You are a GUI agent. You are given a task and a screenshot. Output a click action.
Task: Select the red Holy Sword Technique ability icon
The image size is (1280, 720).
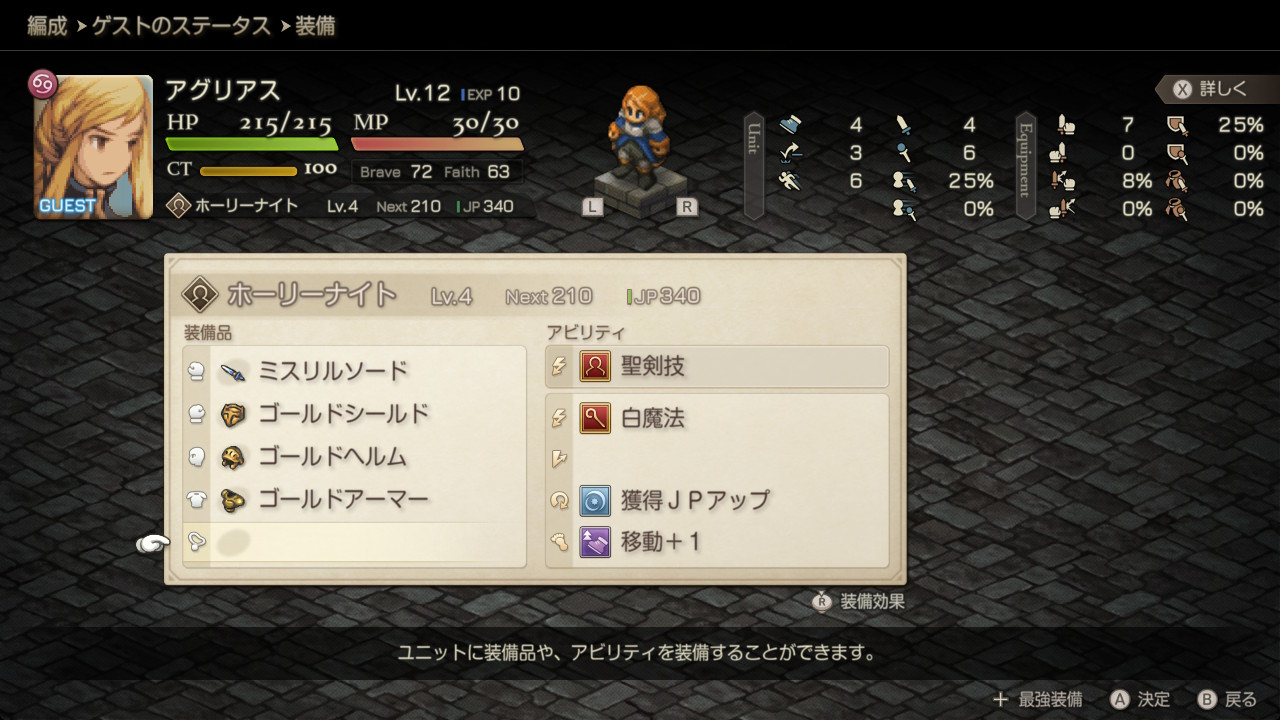click(594, 366)
